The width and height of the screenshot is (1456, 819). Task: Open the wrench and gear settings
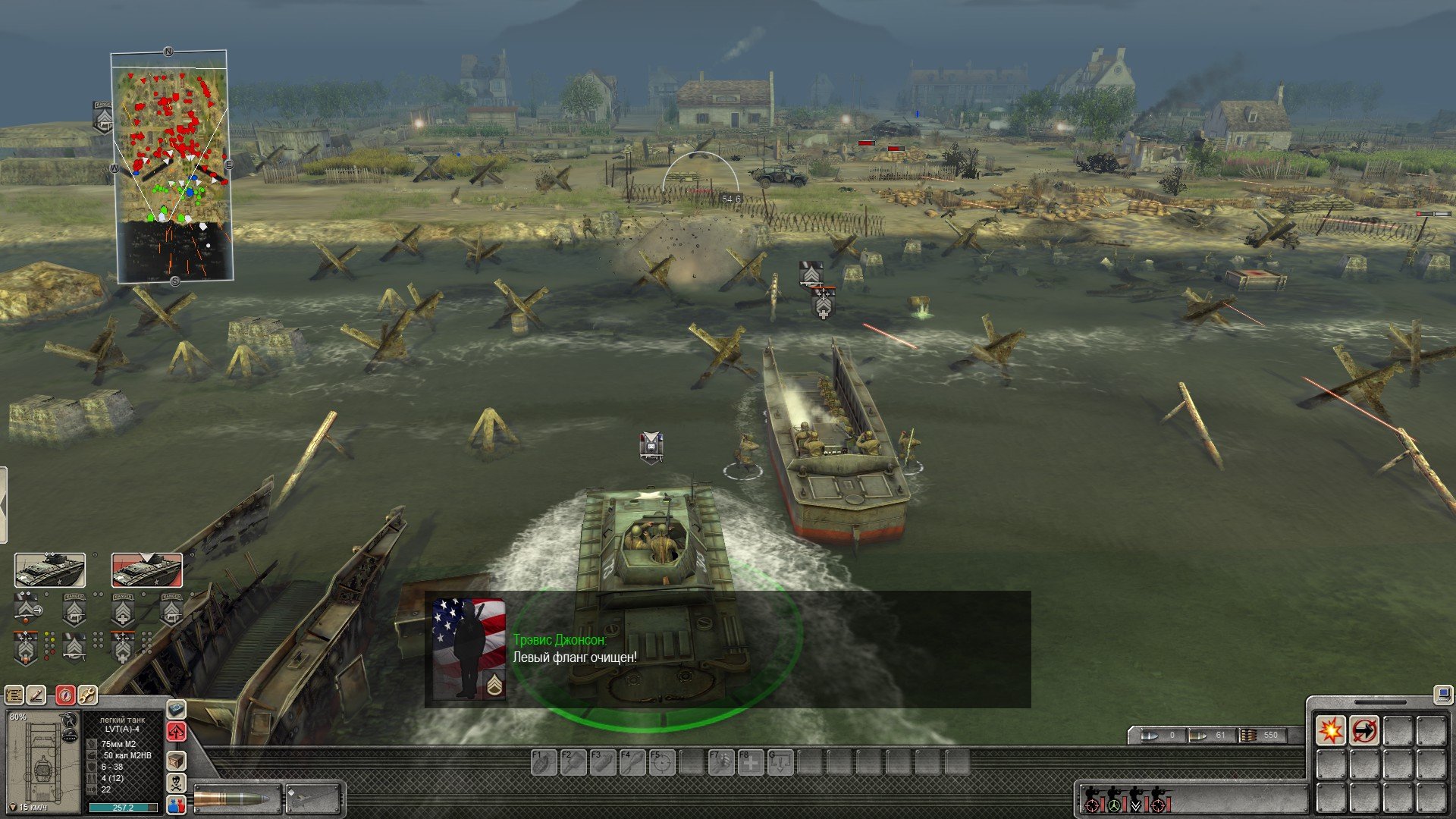(x=87, y=694)
